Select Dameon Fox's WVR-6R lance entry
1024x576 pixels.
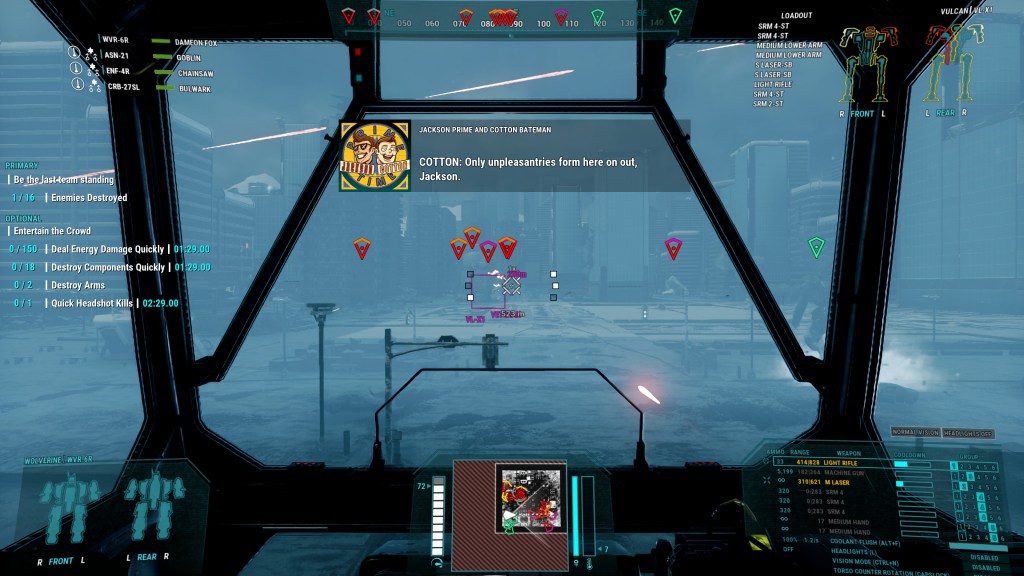[115, 41]
